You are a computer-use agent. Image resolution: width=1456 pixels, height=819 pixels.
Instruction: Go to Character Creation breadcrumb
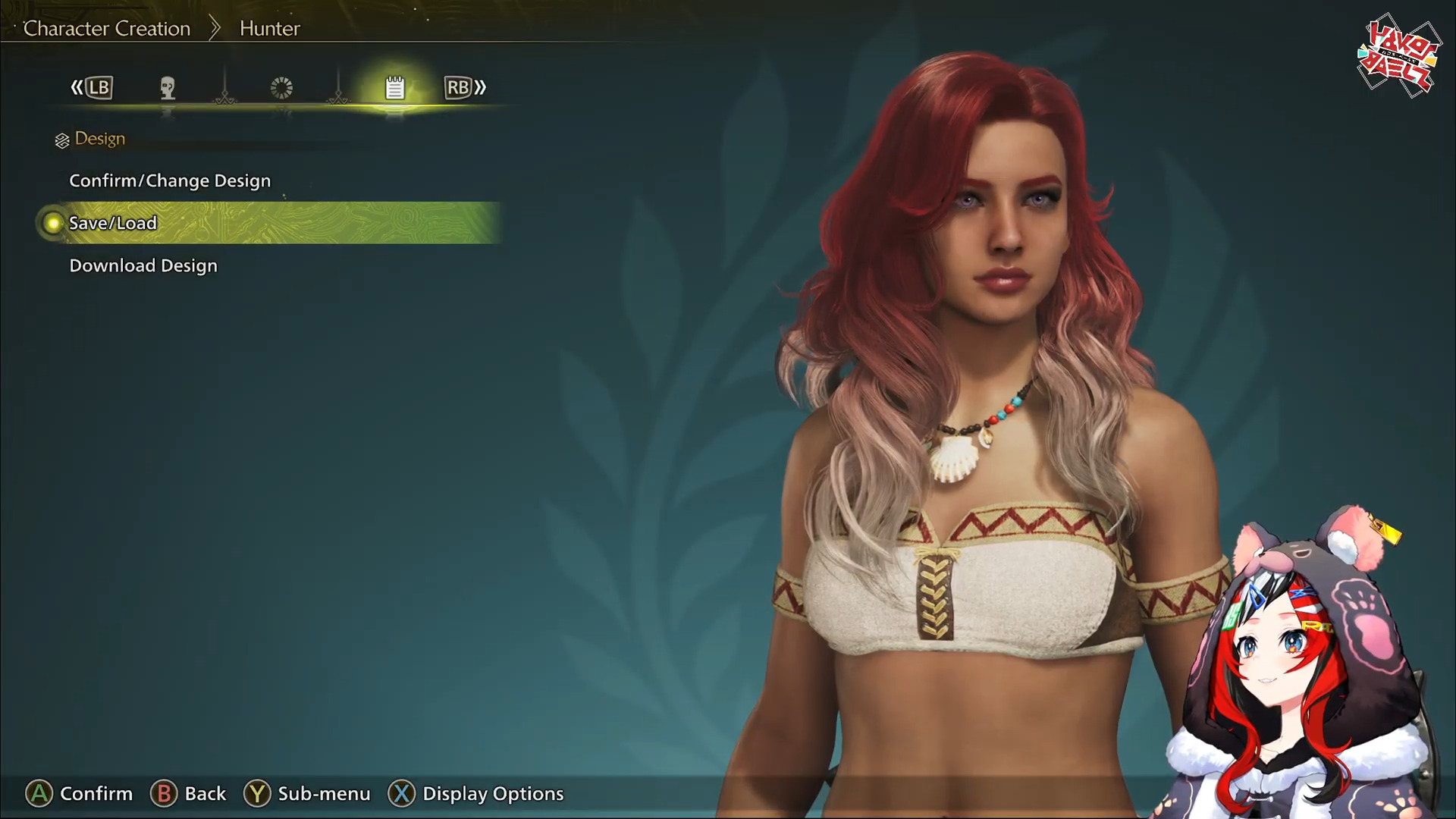(107, 29)
